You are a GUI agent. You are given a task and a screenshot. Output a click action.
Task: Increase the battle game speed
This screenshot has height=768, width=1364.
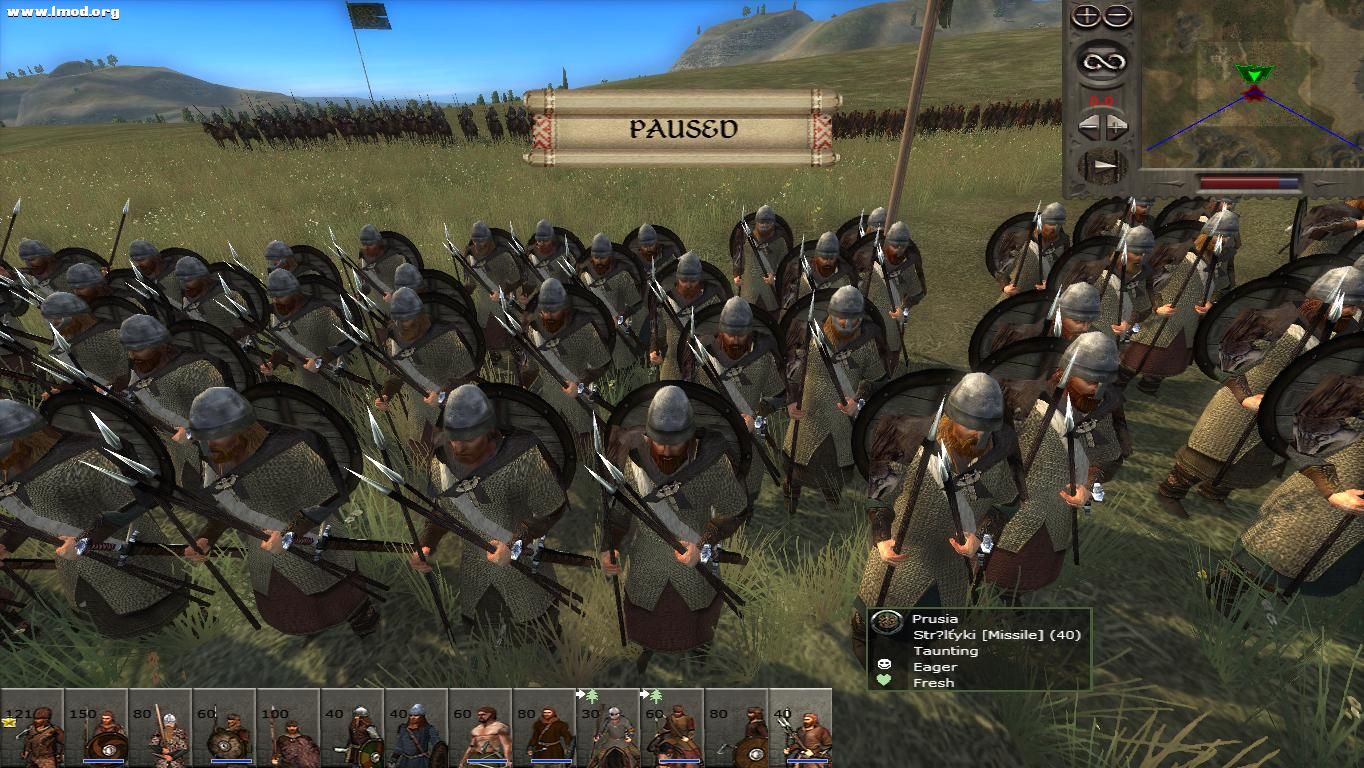[x=1116, y=127]
